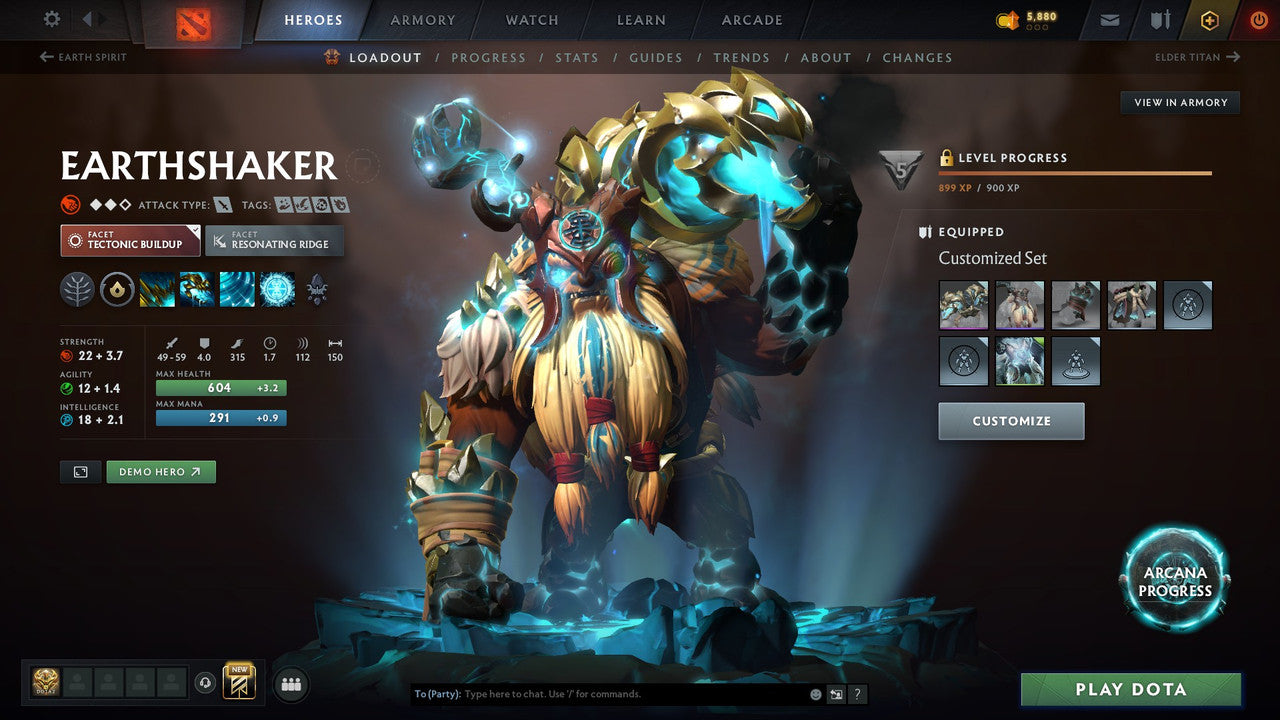Click View in Armory
The image size is (1280, 720).
(1180, 102)
